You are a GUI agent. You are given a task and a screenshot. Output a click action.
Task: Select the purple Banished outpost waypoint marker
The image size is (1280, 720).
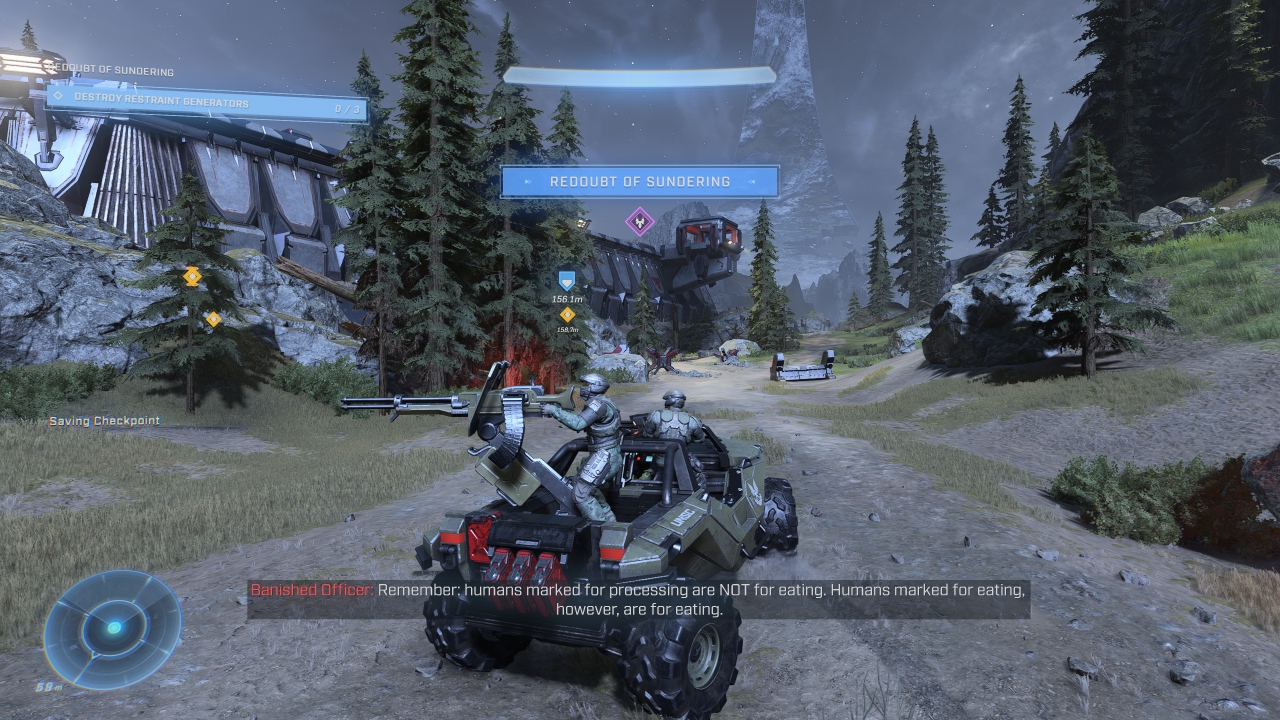(640, 221)
